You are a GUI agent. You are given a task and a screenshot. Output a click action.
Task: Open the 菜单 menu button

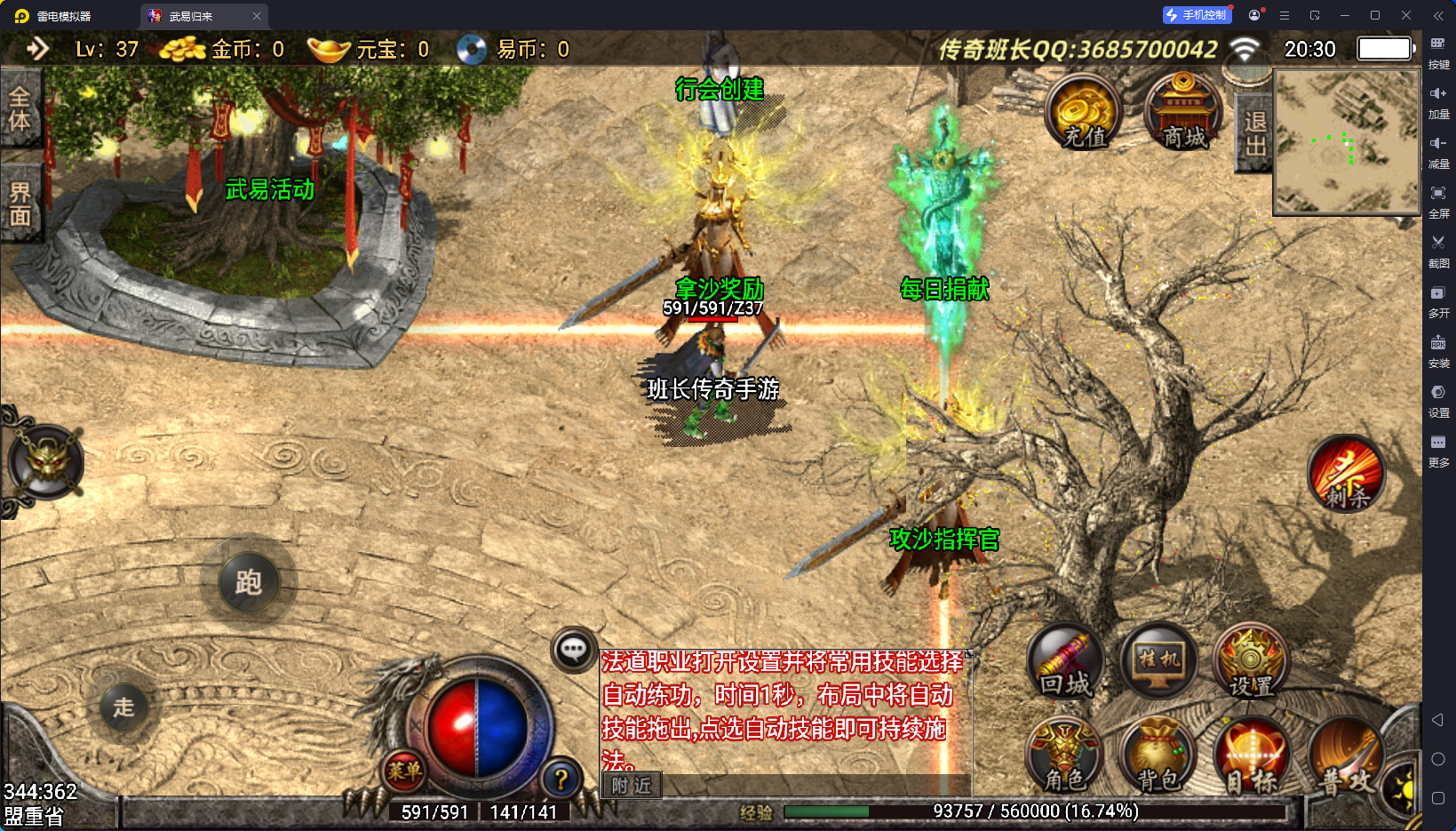[404, 771]
